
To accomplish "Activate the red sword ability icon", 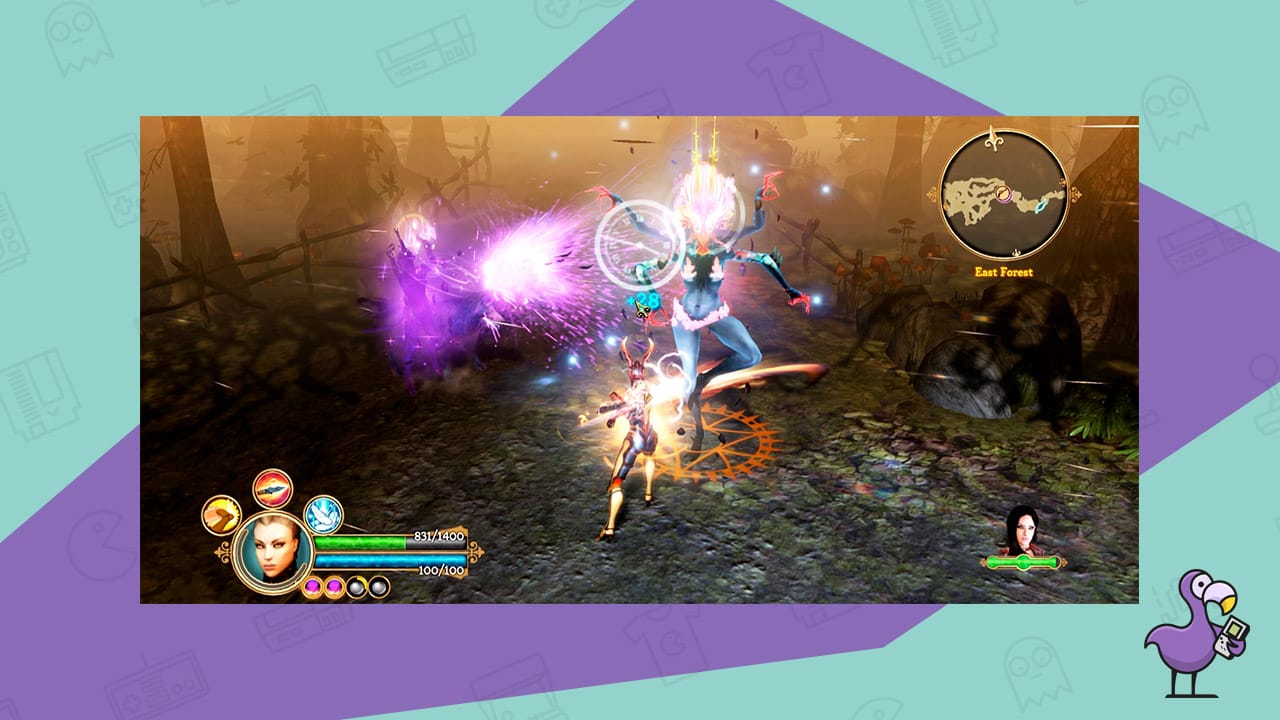I will (271, 490).
